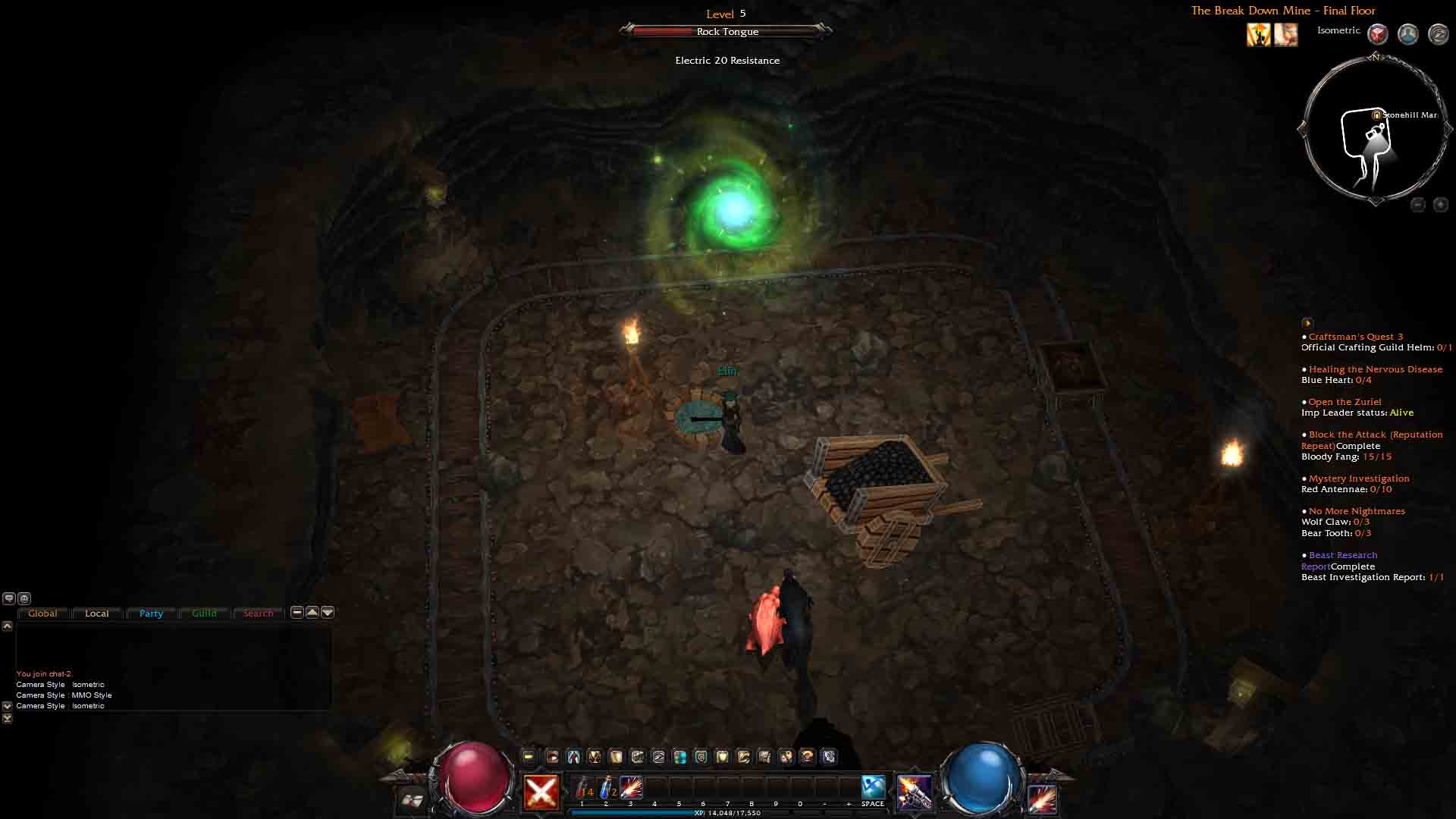Click the minimap zoom-out button
Image resolution: width=1456 pixels, height=819 pixels.
[x=1417, y=205]
